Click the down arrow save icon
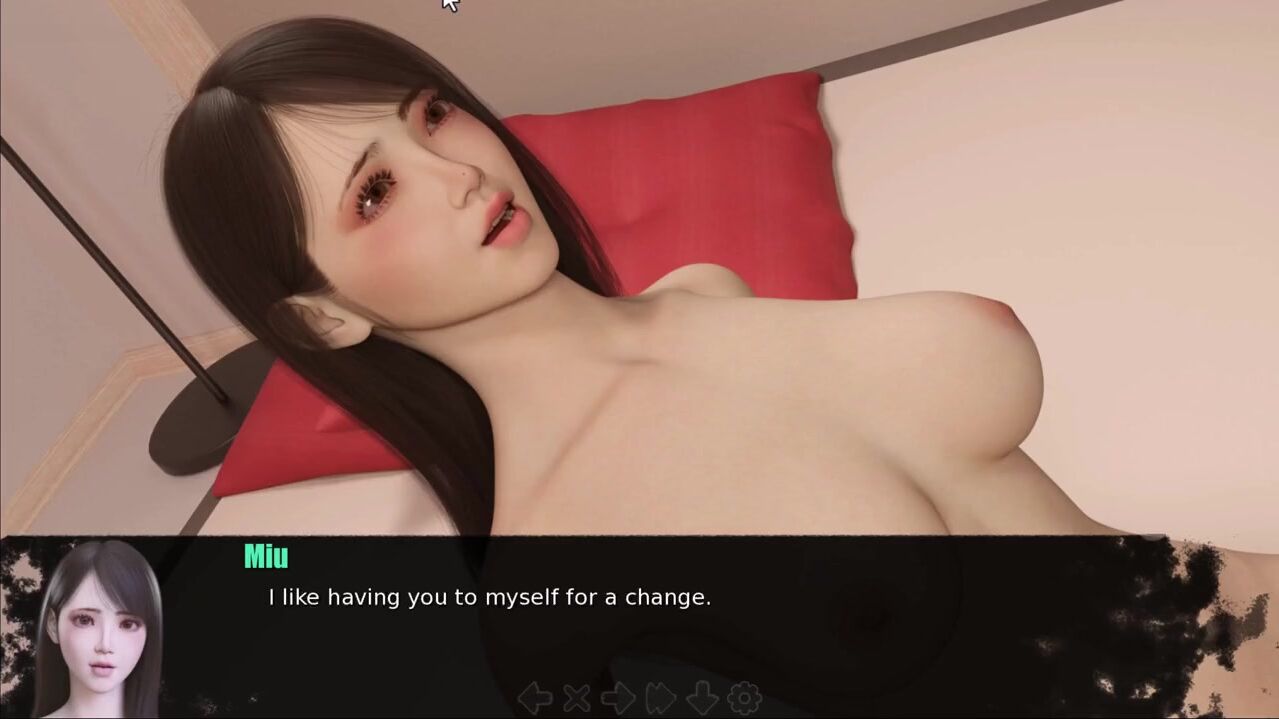 [x=702, y=697]
